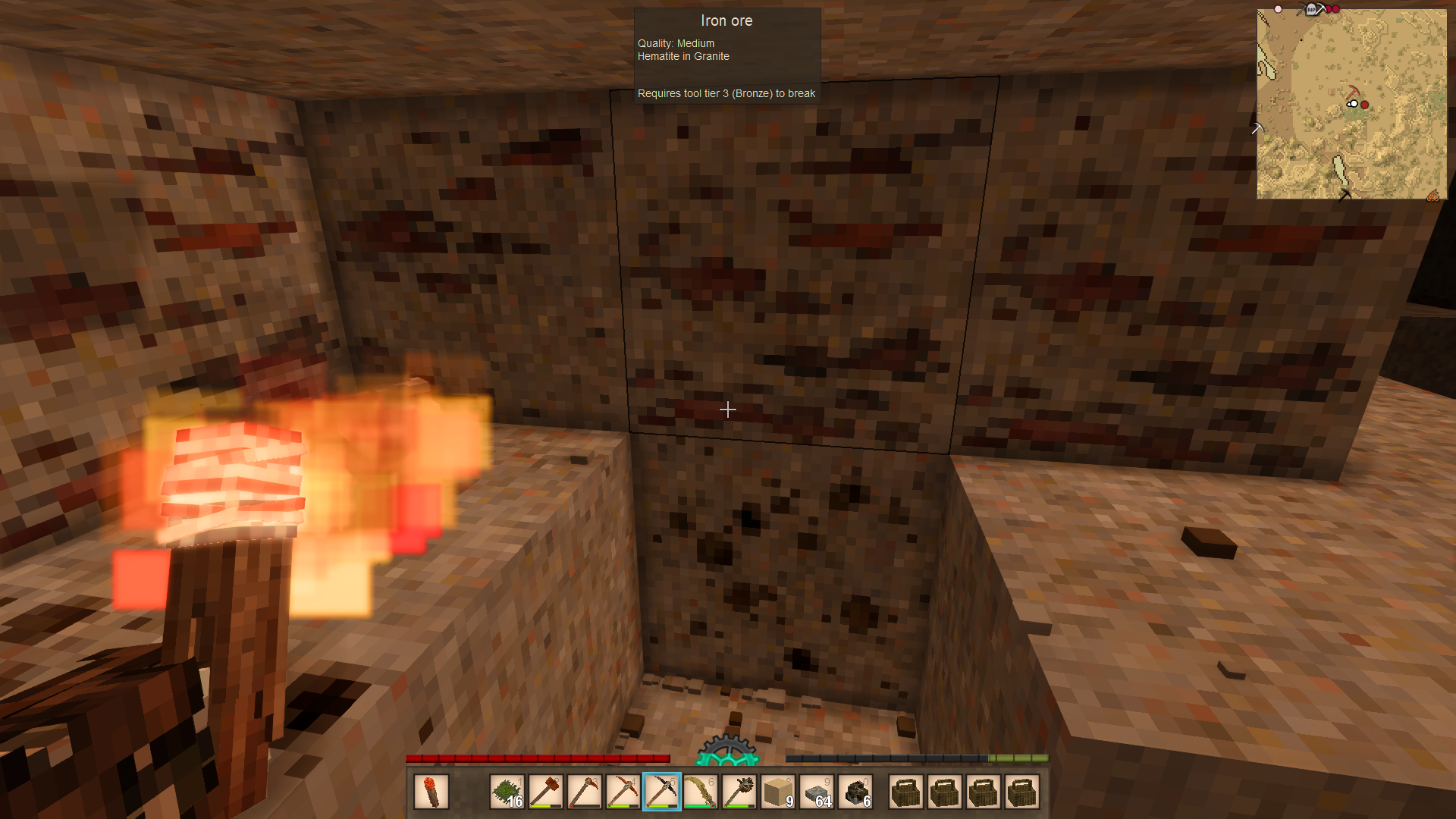Click the black pickaxe waypoint on minimap
Viewport: 1456px width, 819px height.
point(1345,195)
